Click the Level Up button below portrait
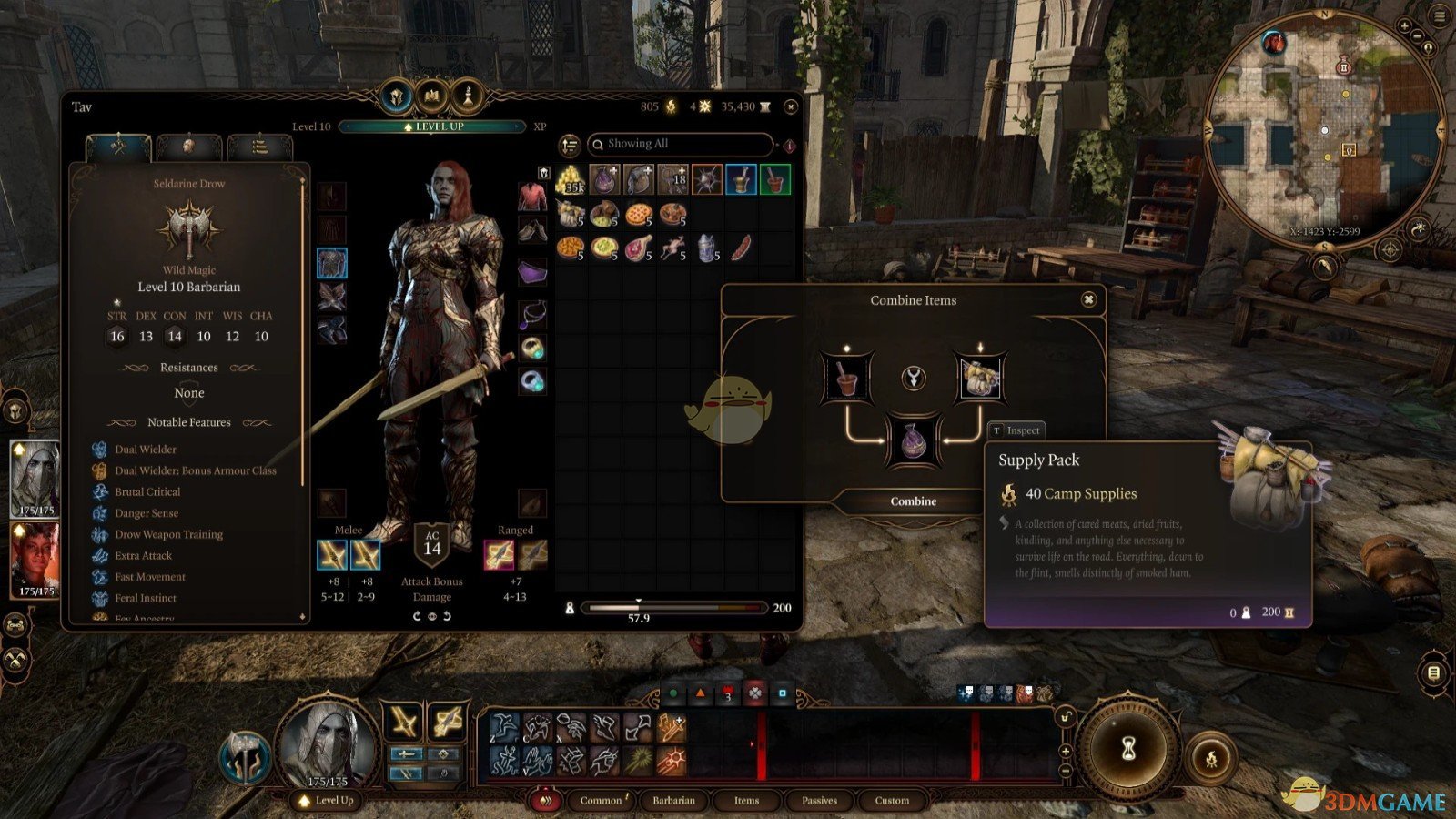The width and height of the screenshot is (1456, 819). pyautogui.click(x=328, y=801)
